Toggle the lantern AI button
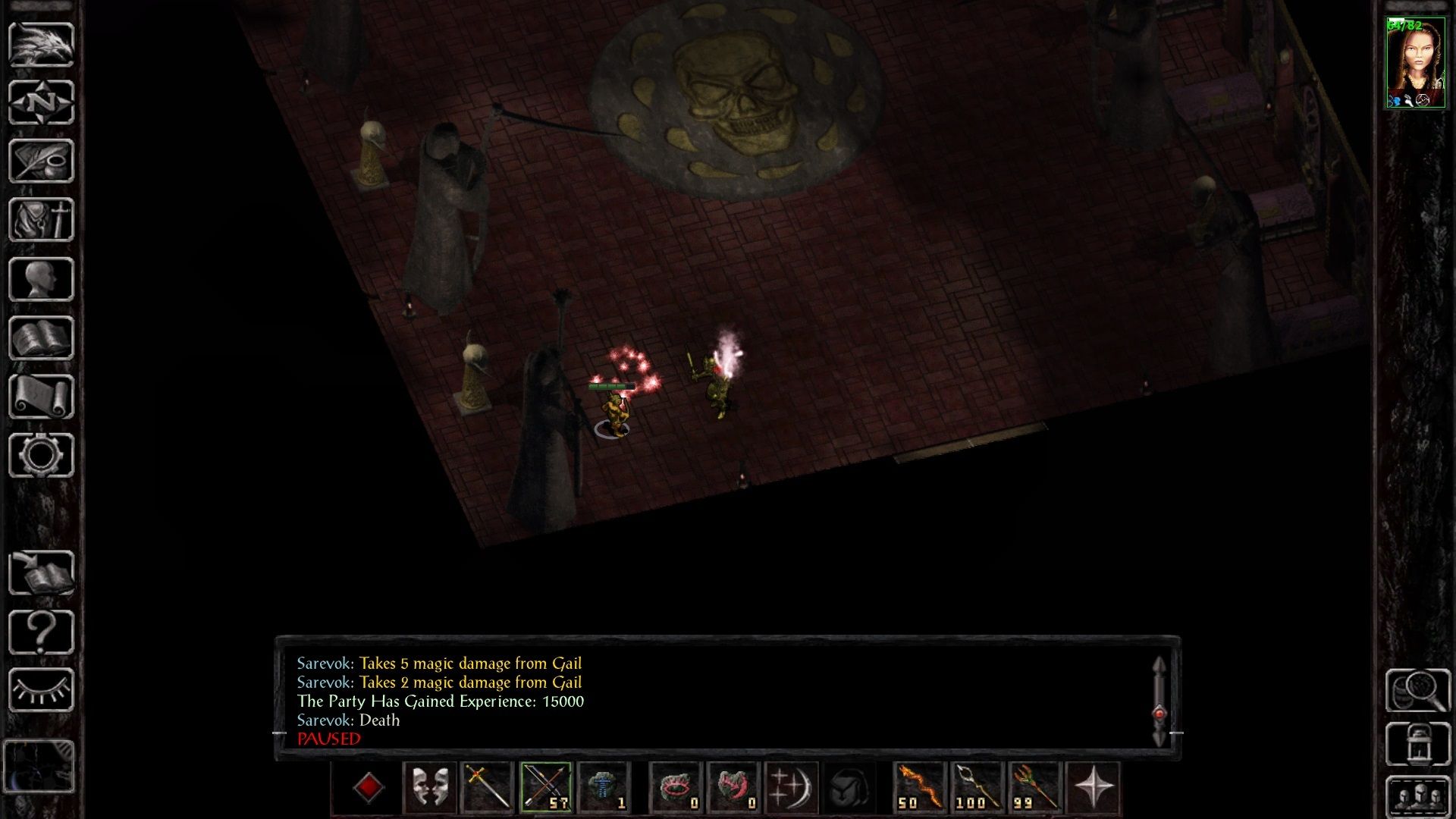Viewport: 1456px width, 819px height. (1417, 744)
